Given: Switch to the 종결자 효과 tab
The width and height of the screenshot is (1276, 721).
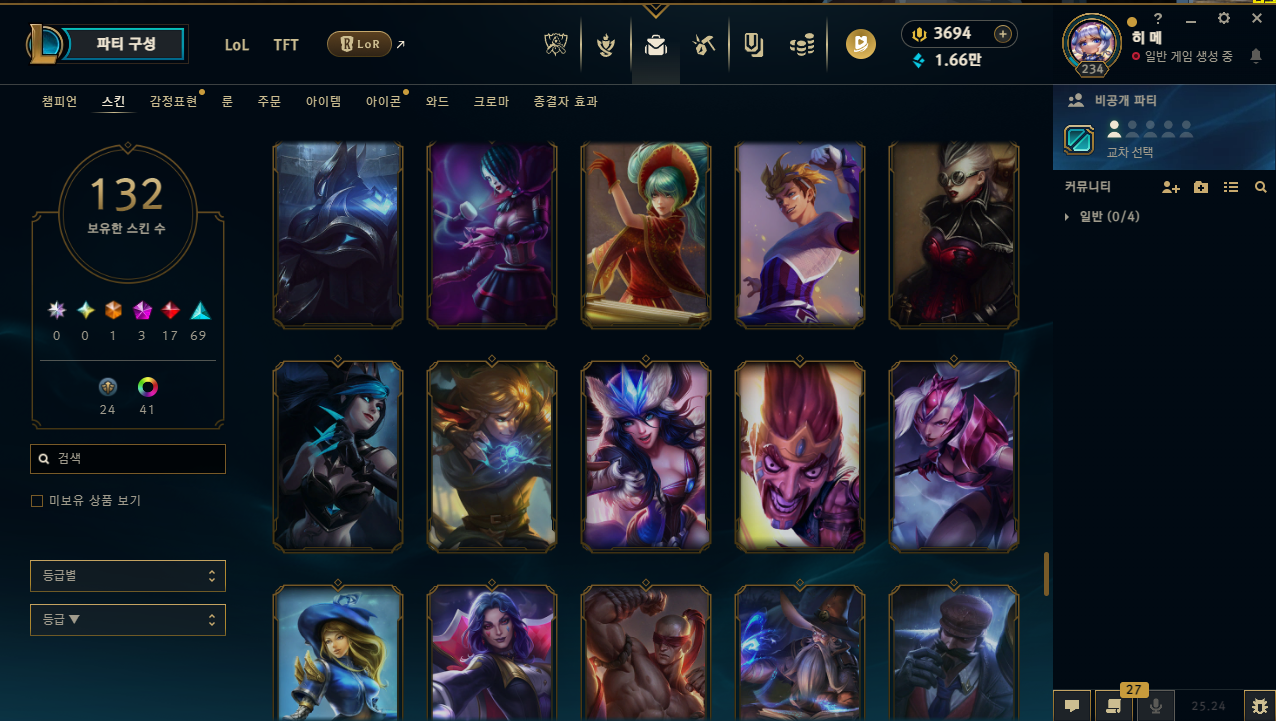Looking at the screenshot, I should click(566, 101).
